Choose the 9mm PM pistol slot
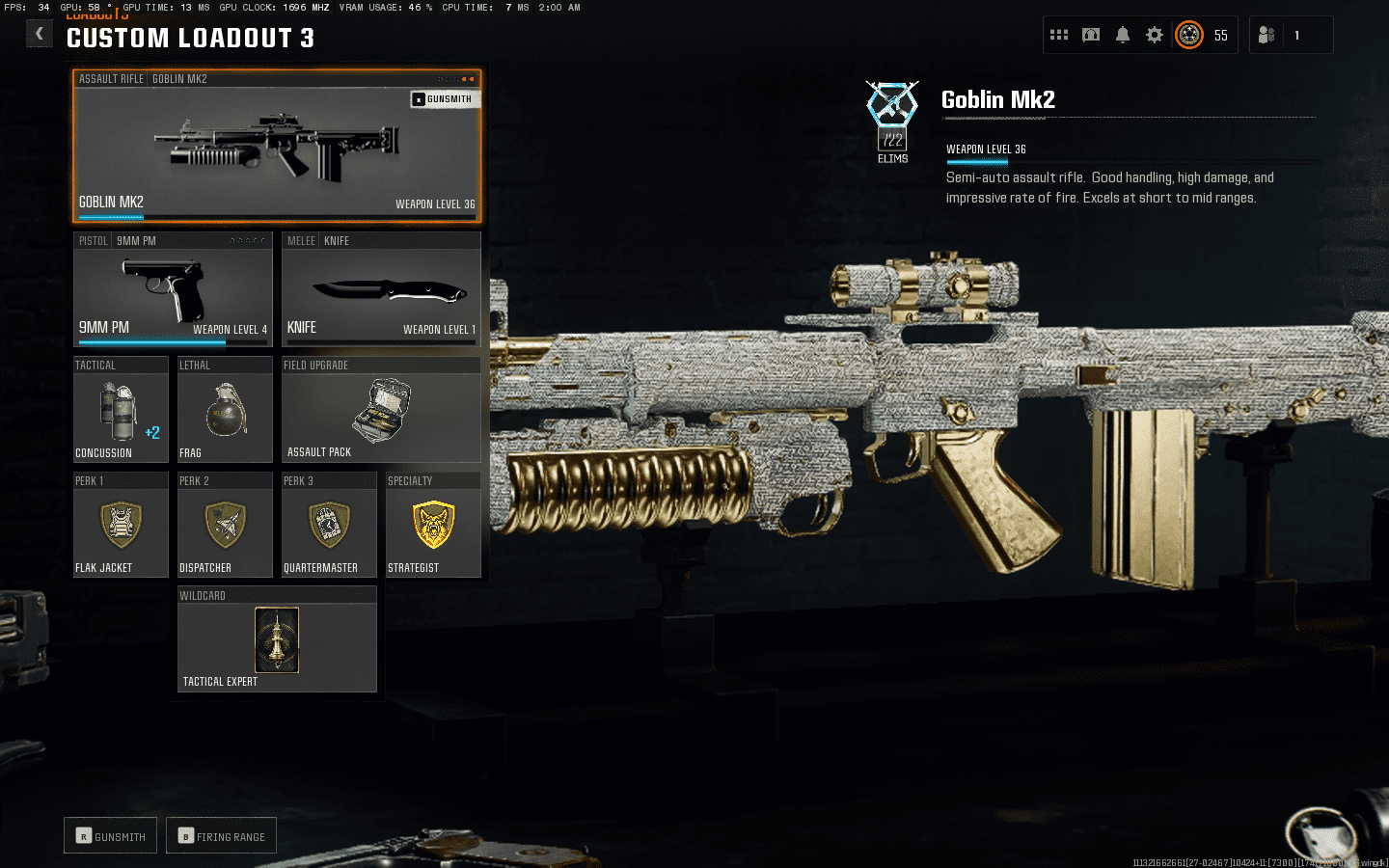The width and height of the screenshot is (1389, 868). pos(173,289)
